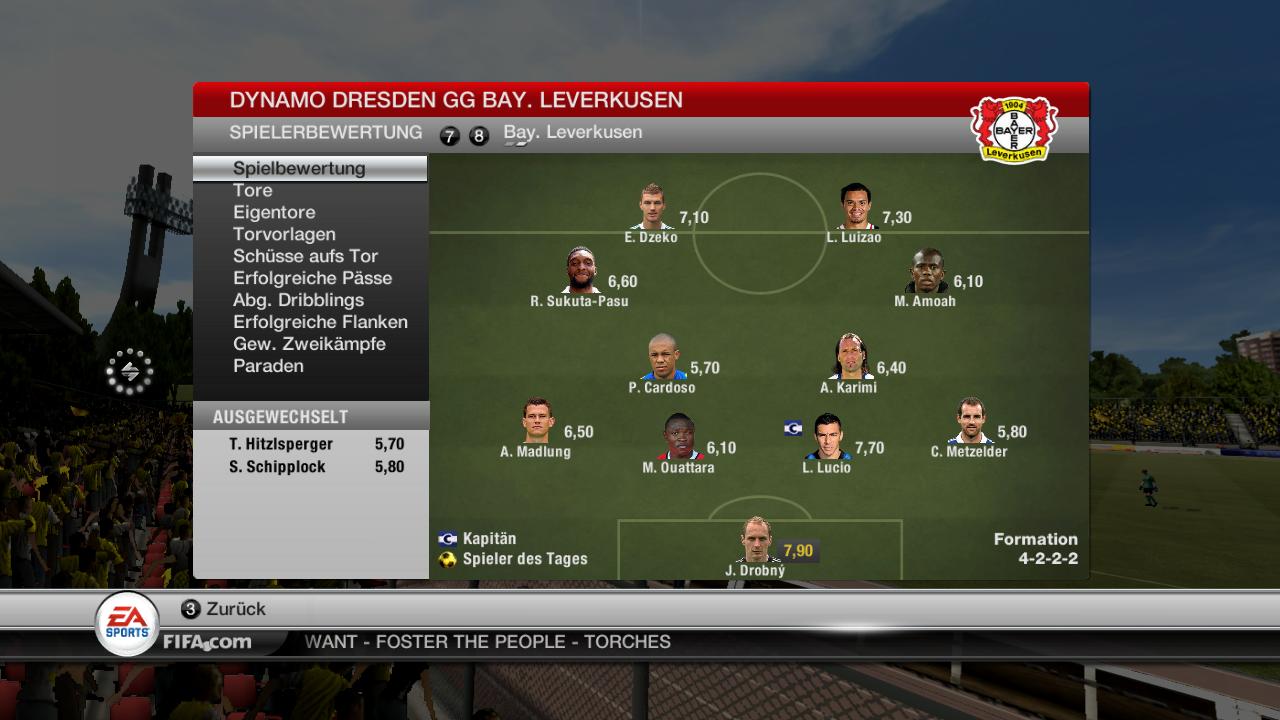1280x720 pixels.
Task: Select goalkeeper J. Drobný on pitch
Action: coord(756,542)
